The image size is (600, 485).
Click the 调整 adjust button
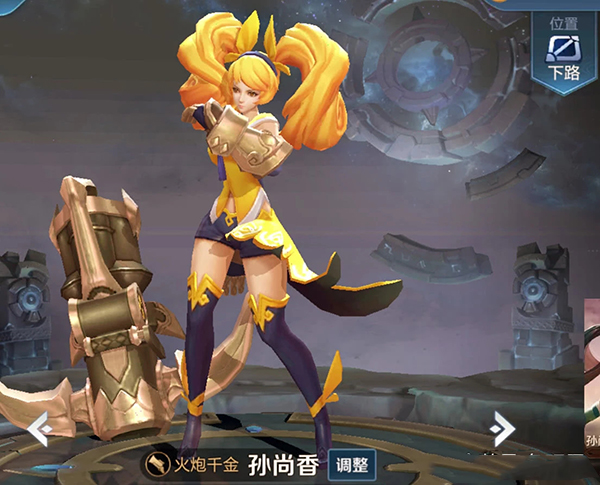[351, 465]
